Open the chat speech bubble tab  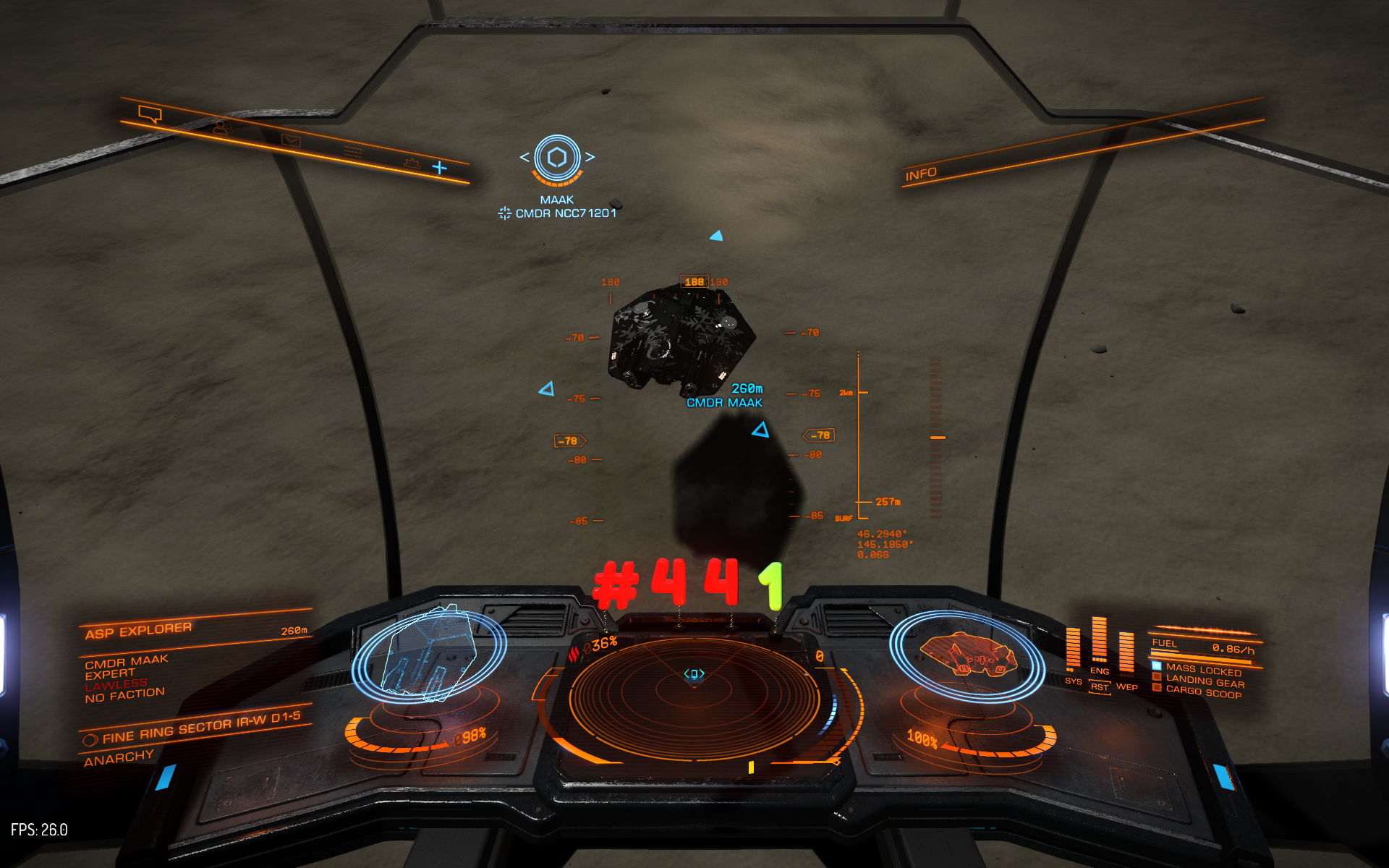point(150,114)
